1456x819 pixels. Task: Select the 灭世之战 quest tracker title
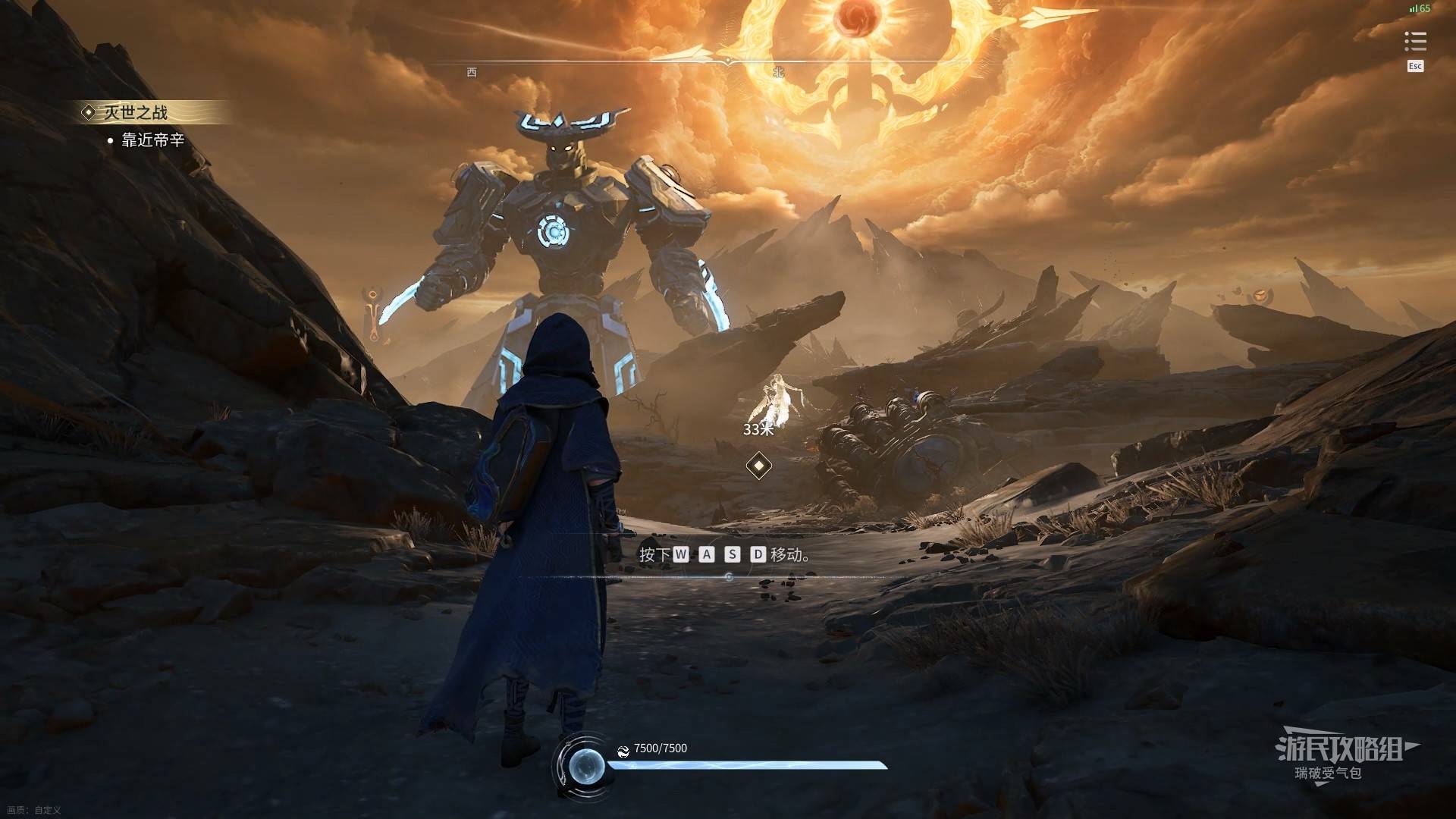coord(136,113)
